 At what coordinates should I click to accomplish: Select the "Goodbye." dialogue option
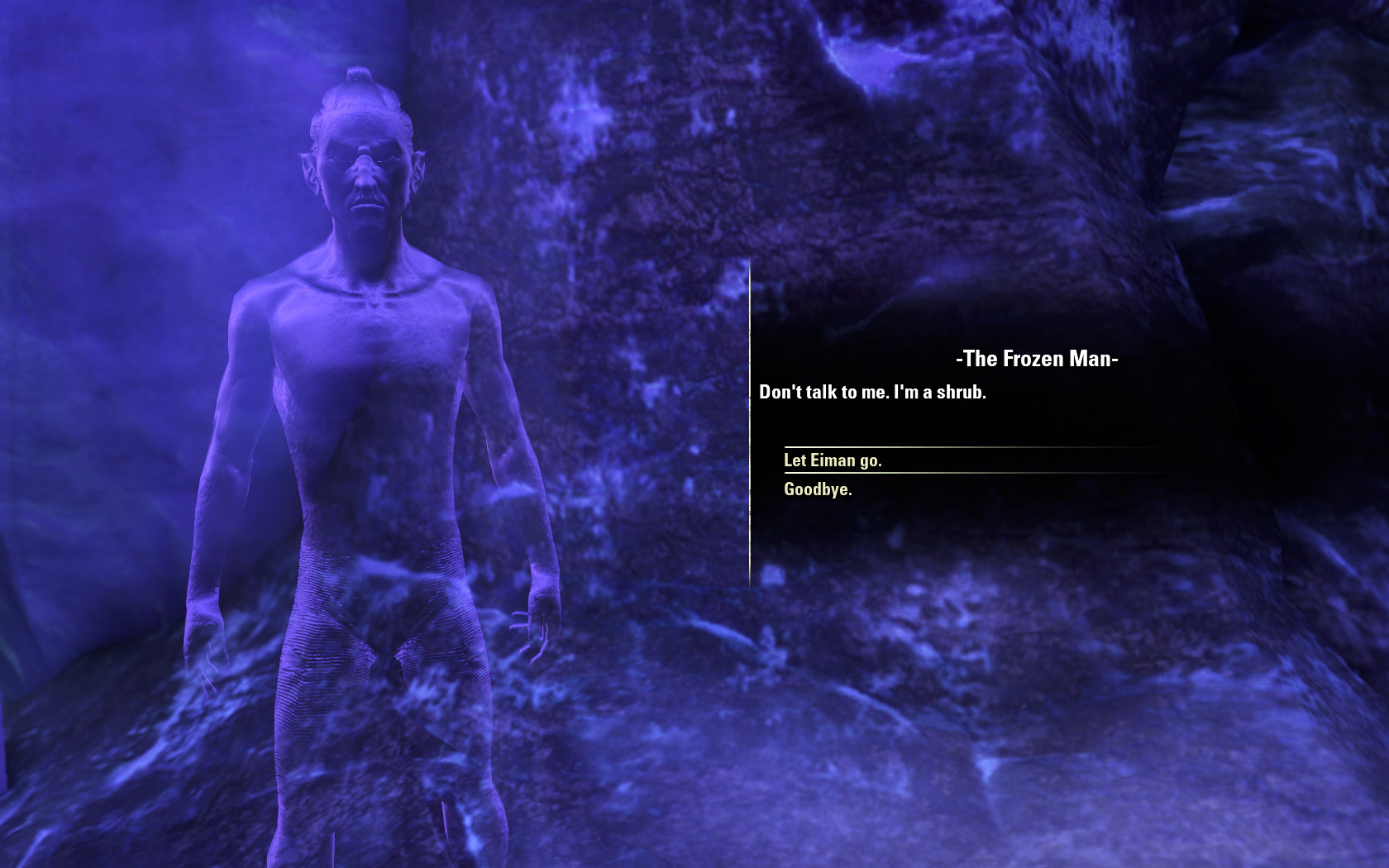pos(818,489)
